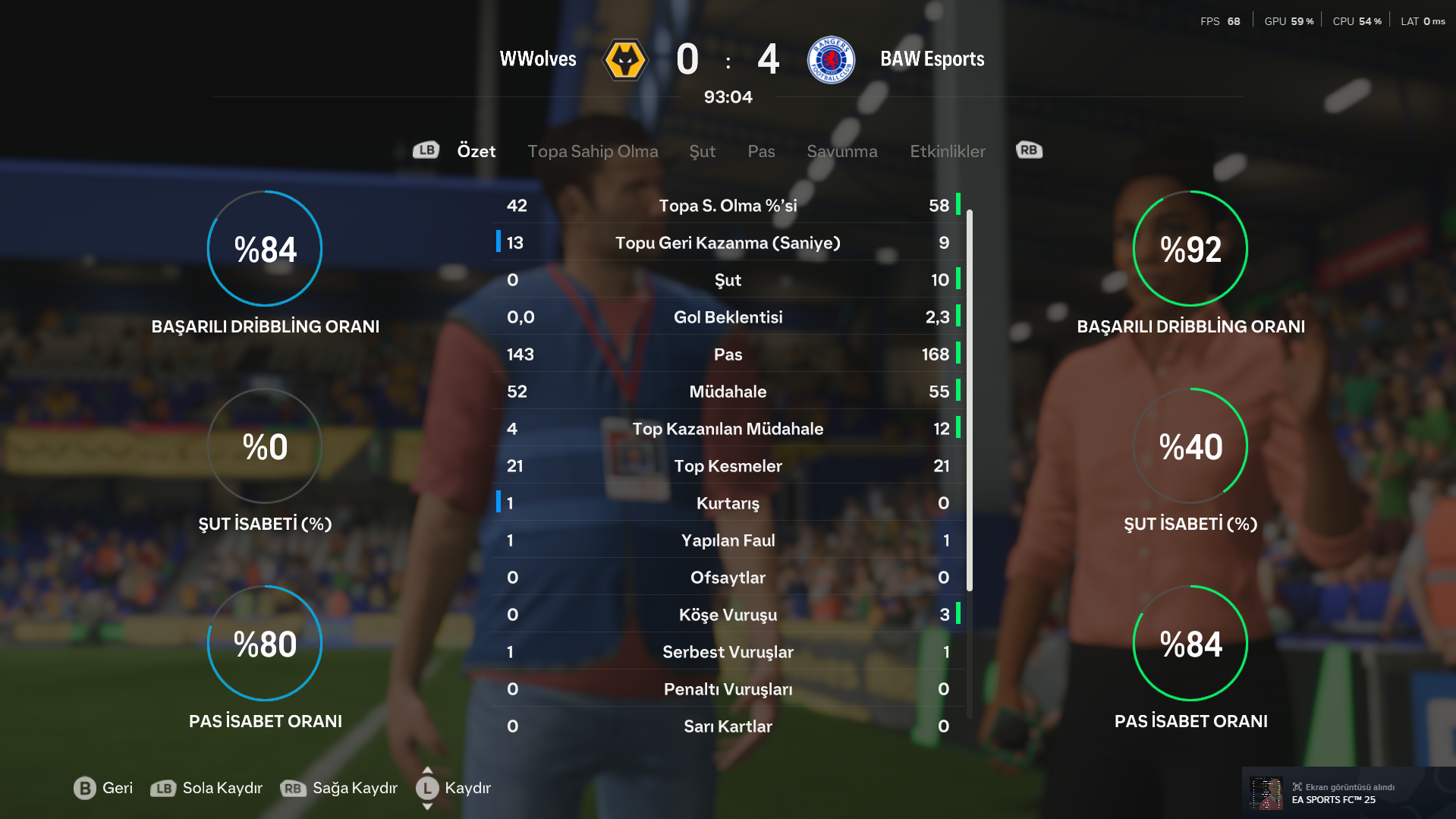Switch to the Savunma tab
1456x819 pixels.
(x=841, y=151)
